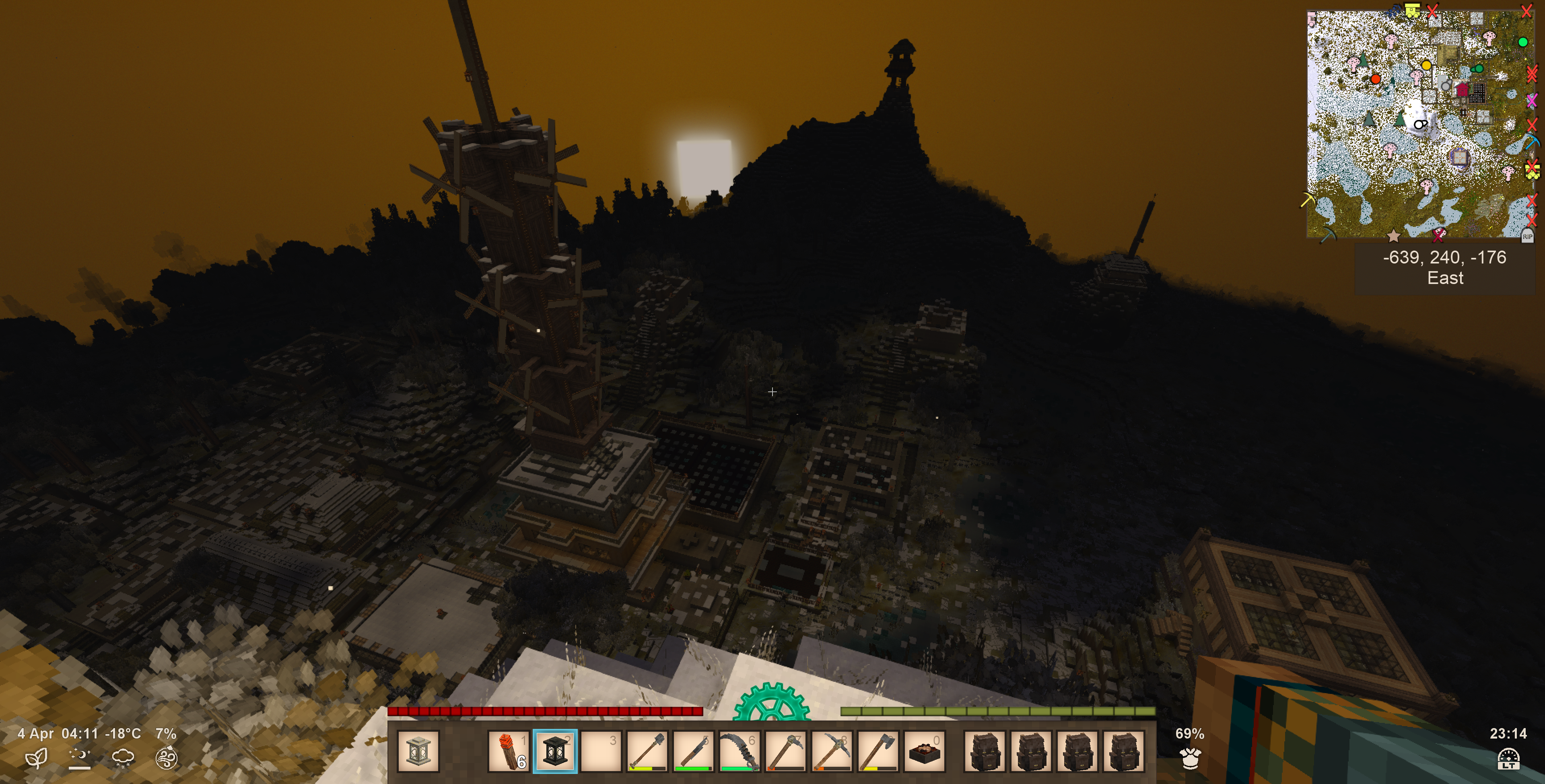
Task: Select the bright green circle map marker
Action: (1522, 42)
